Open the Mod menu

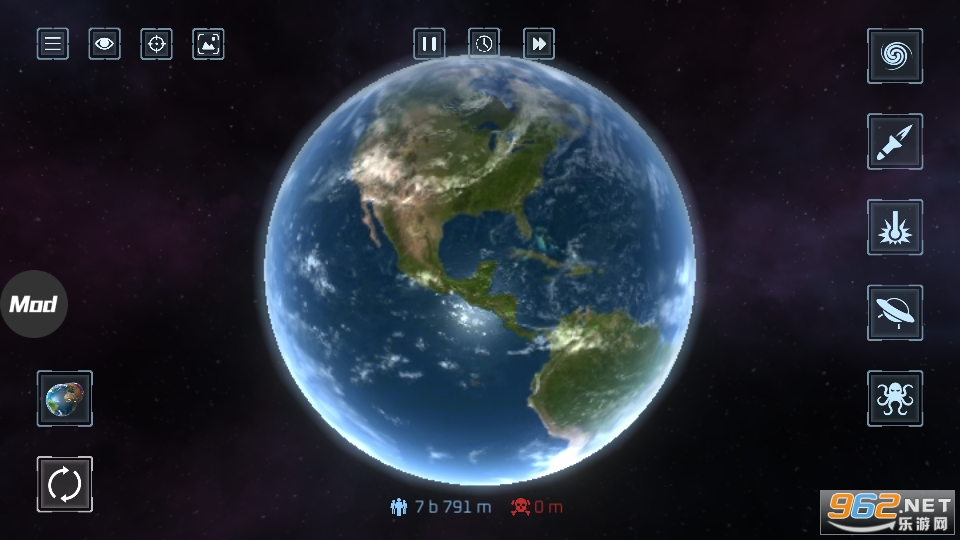click(34, 304)
